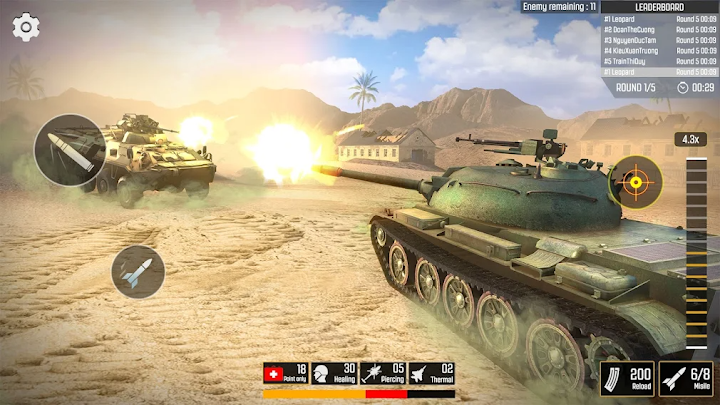Select NguyenDucTam leaderboard row
Screen dimensions: 720x405
coord(659,40)
